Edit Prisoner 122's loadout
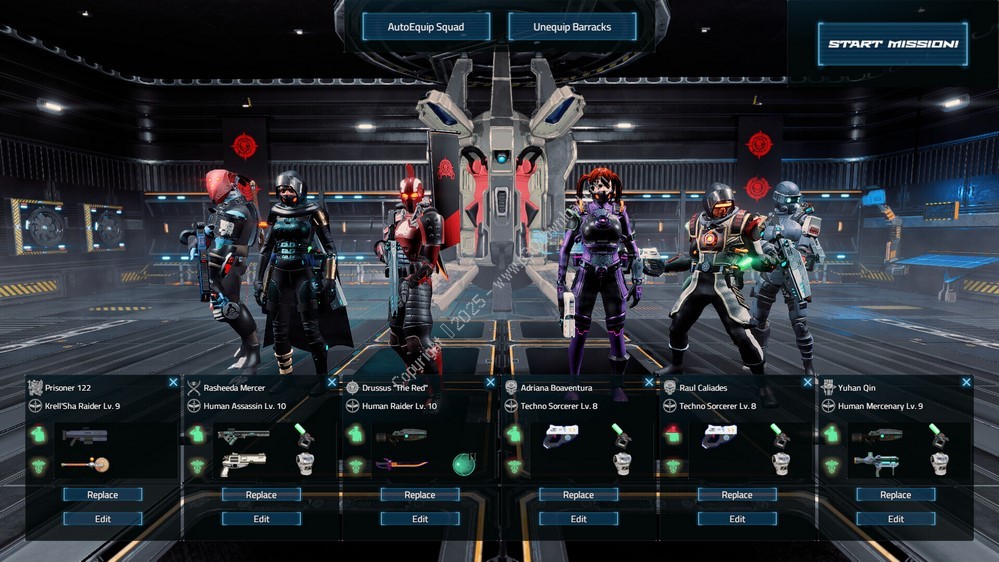 coord(103,519)
